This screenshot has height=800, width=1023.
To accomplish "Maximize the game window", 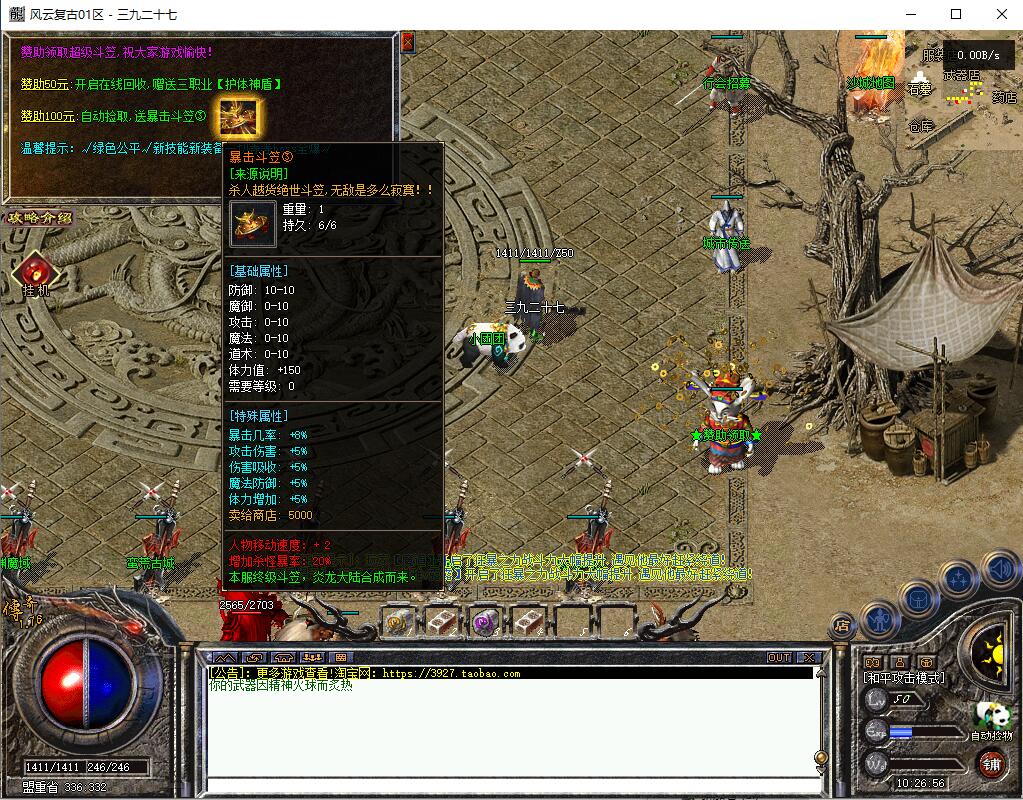I will point(956,14).
